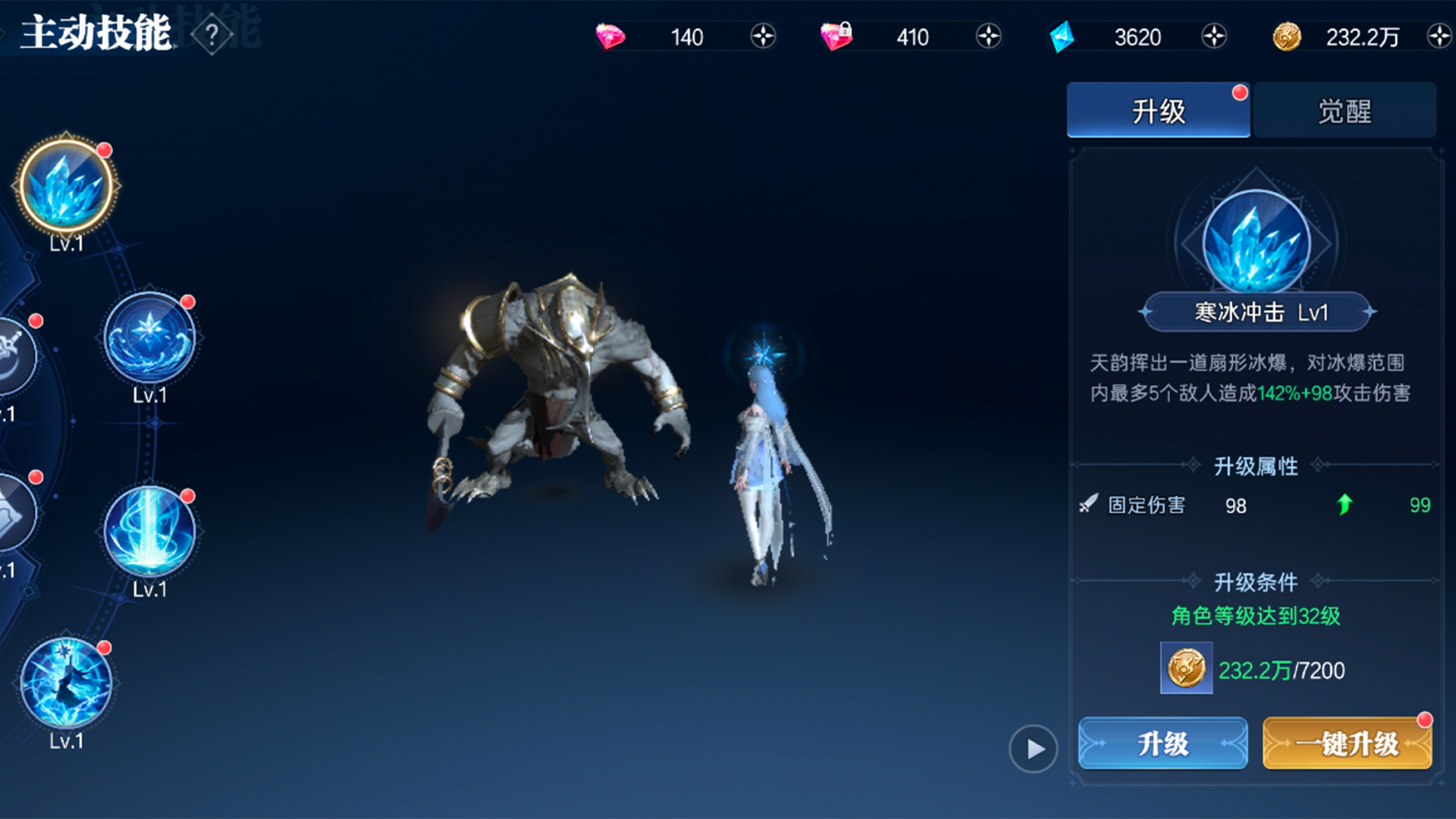Click the add button beside 3620 crystals
Image resolution: width=1456 pixels, height=819 pixels.
1215,35
